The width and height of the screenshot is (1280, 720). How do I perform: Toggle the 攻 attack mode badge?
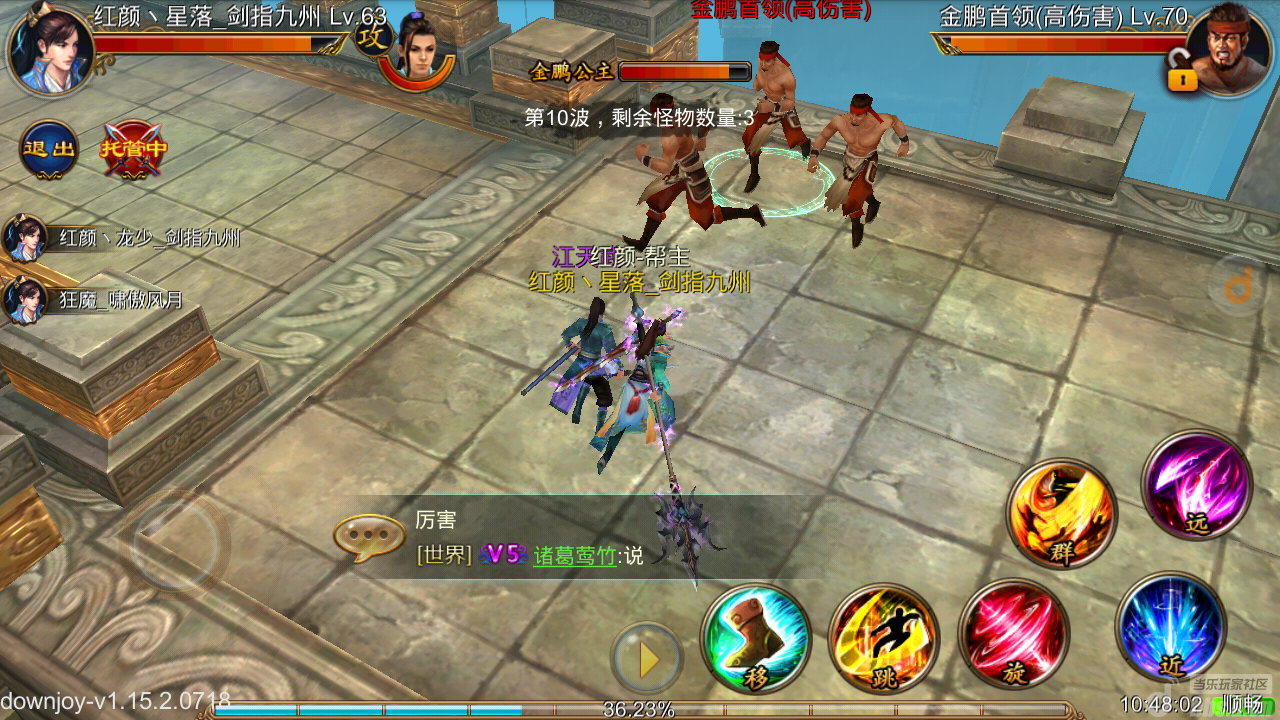[369, 40]
